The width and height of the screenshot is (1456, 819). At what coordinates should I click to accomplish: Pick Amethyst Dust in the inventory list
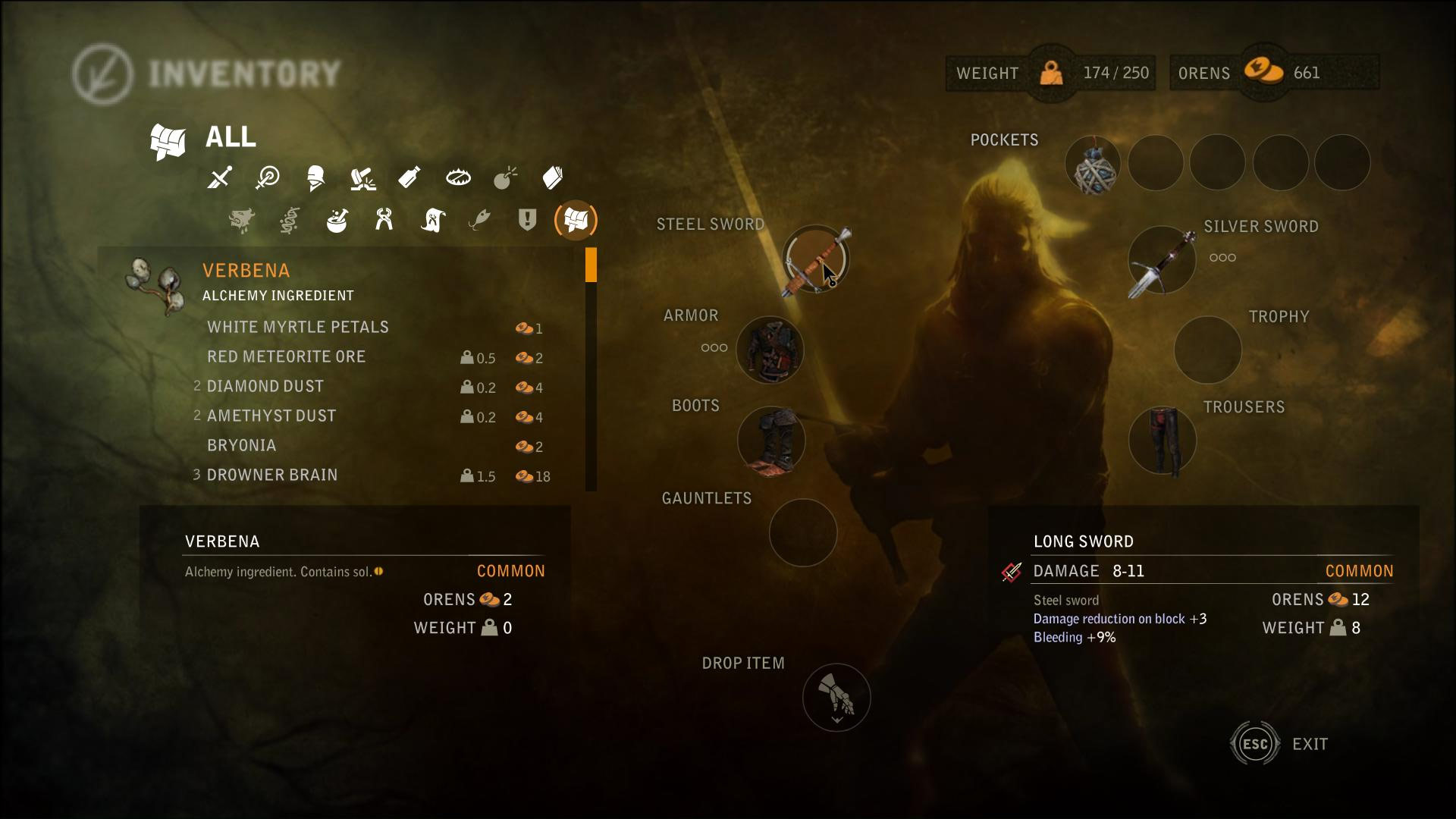click(271, 416)
